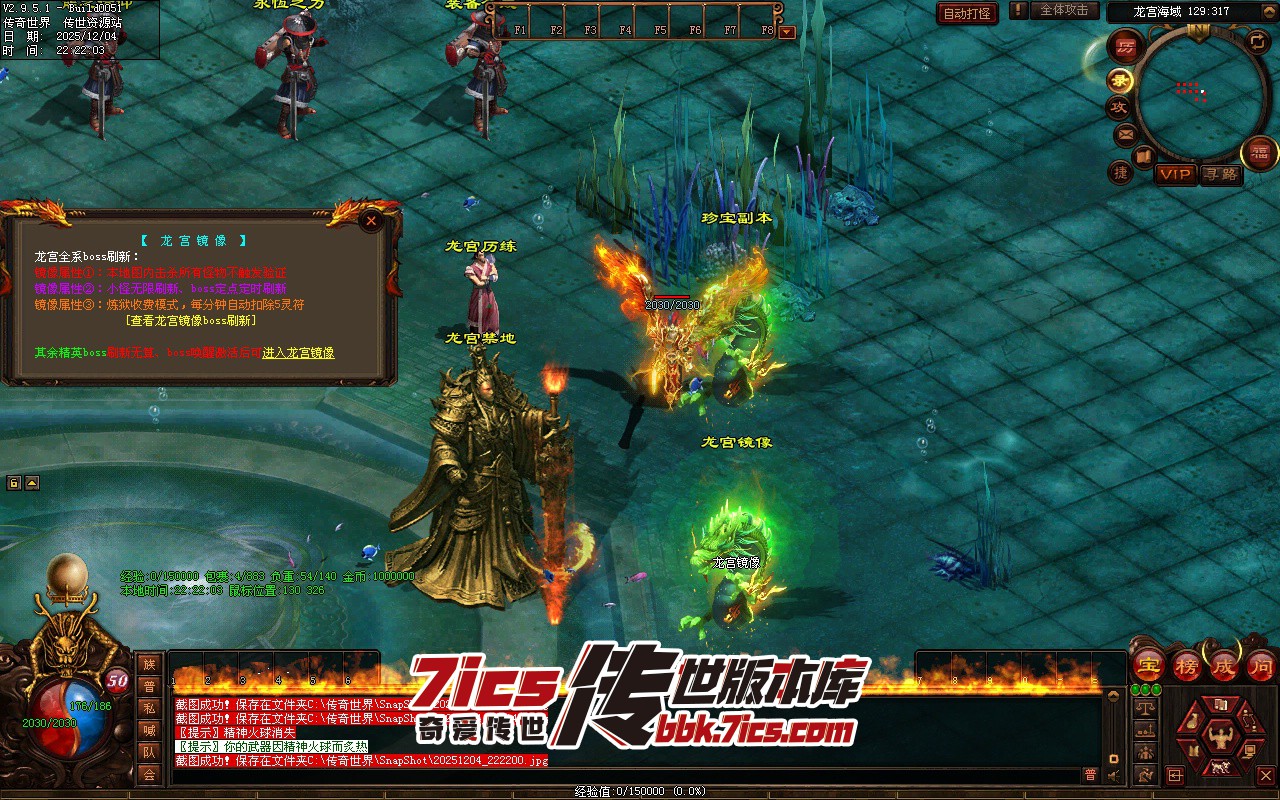Open 查看龙宫镜像boss刷新 link
This screenshot has width=1280, height=800.
[191, 321]
